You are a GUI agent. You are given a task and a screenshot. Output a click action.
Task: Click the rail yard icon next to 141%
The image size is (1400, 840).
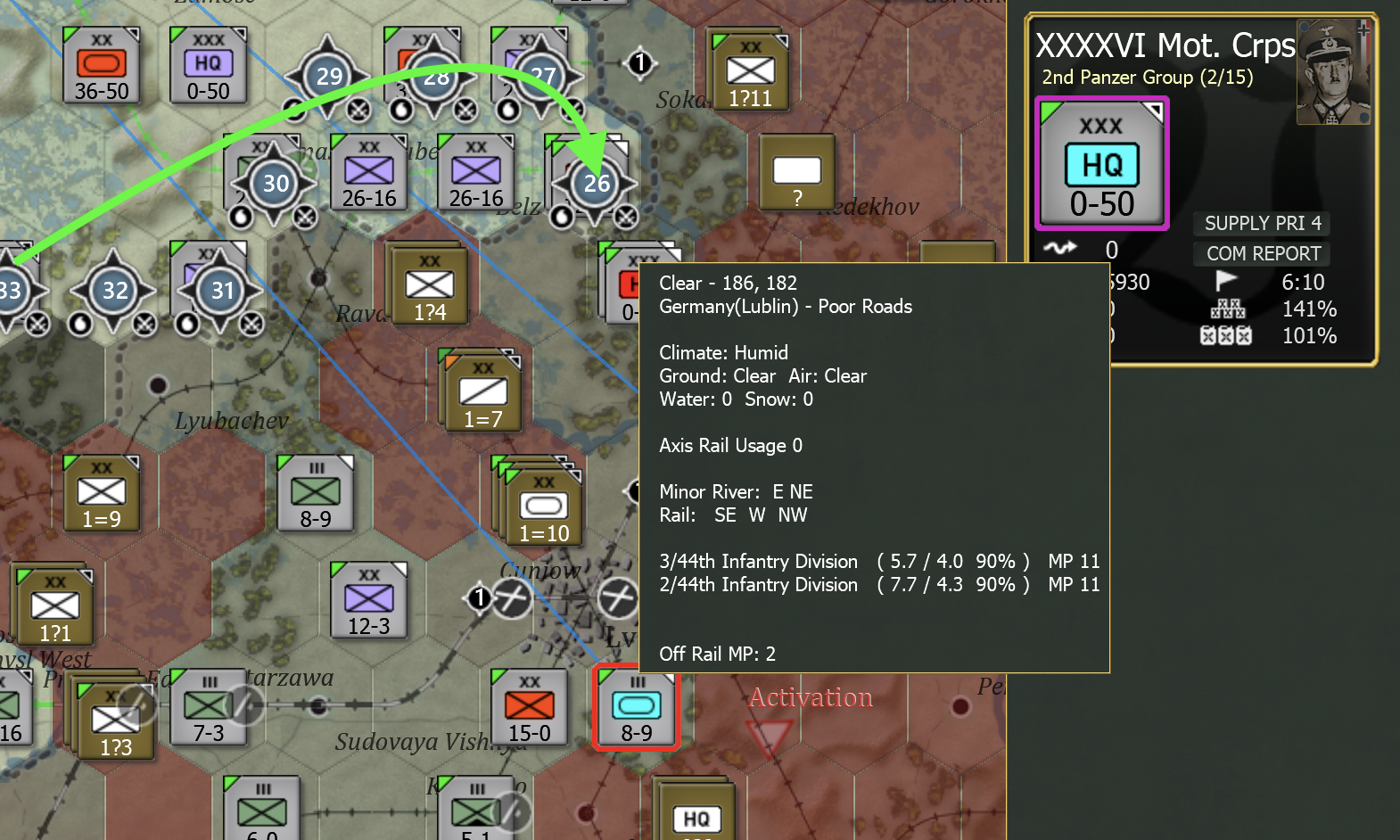[1228, 309]
